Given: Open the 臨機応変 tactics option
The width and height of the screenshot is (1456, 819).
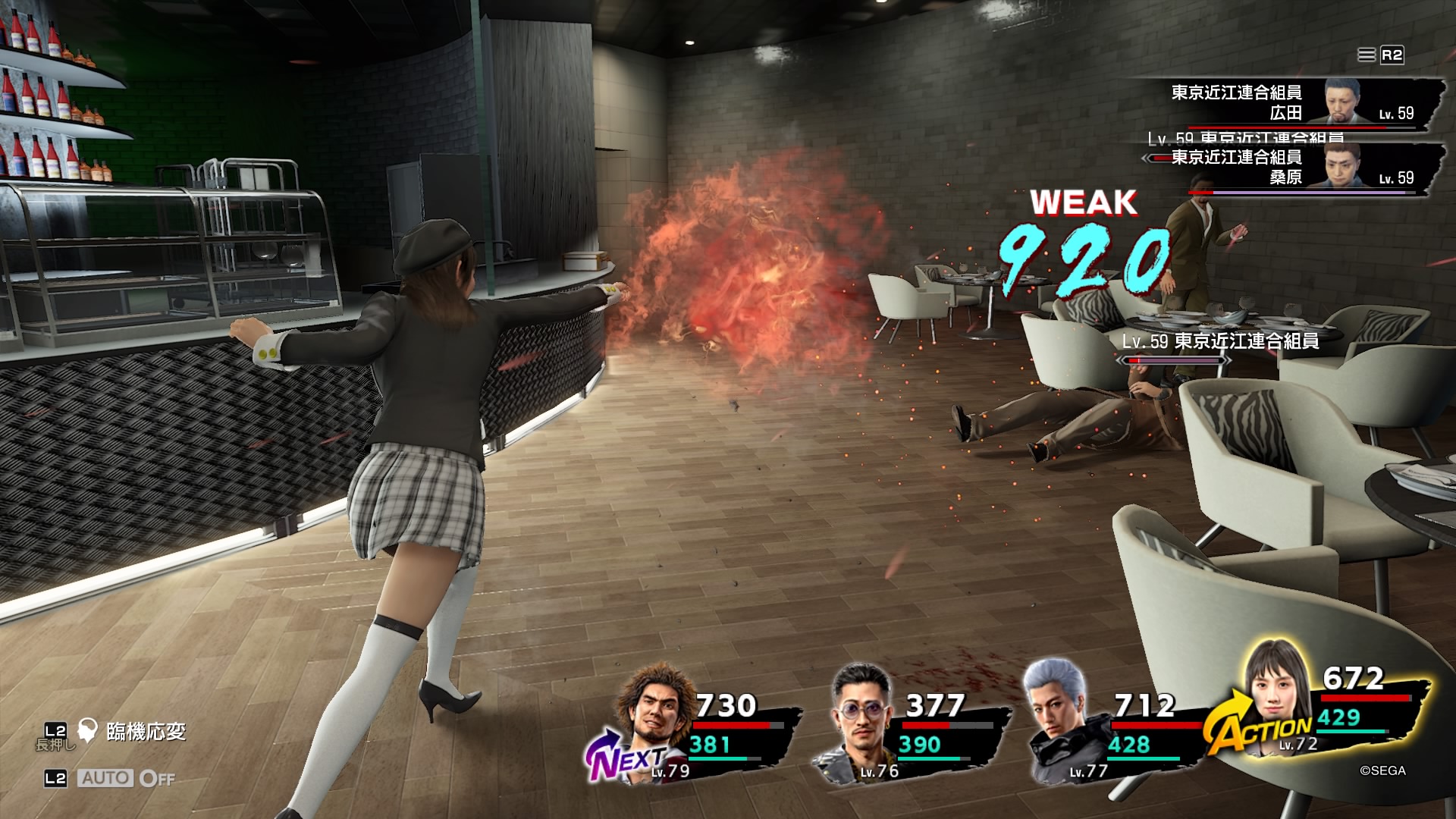Looking at the screenshot, I should pyautogui.click(x=146, y=732).
